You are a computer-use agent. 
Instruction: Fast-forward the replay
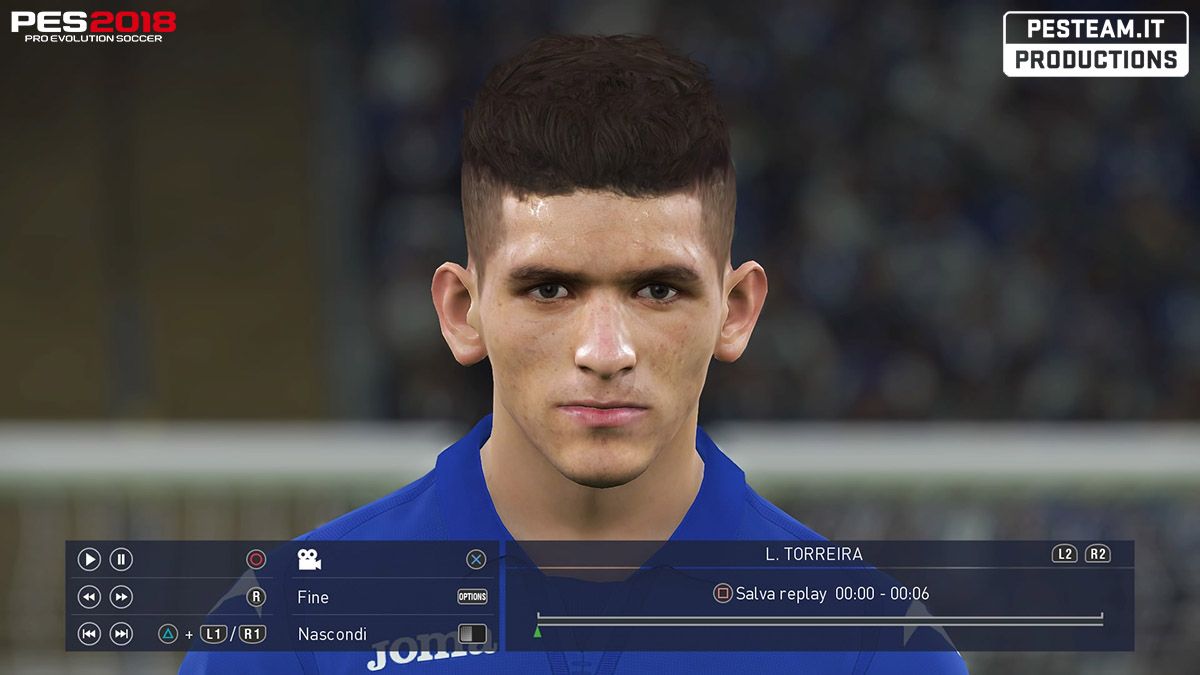[121, 597]
